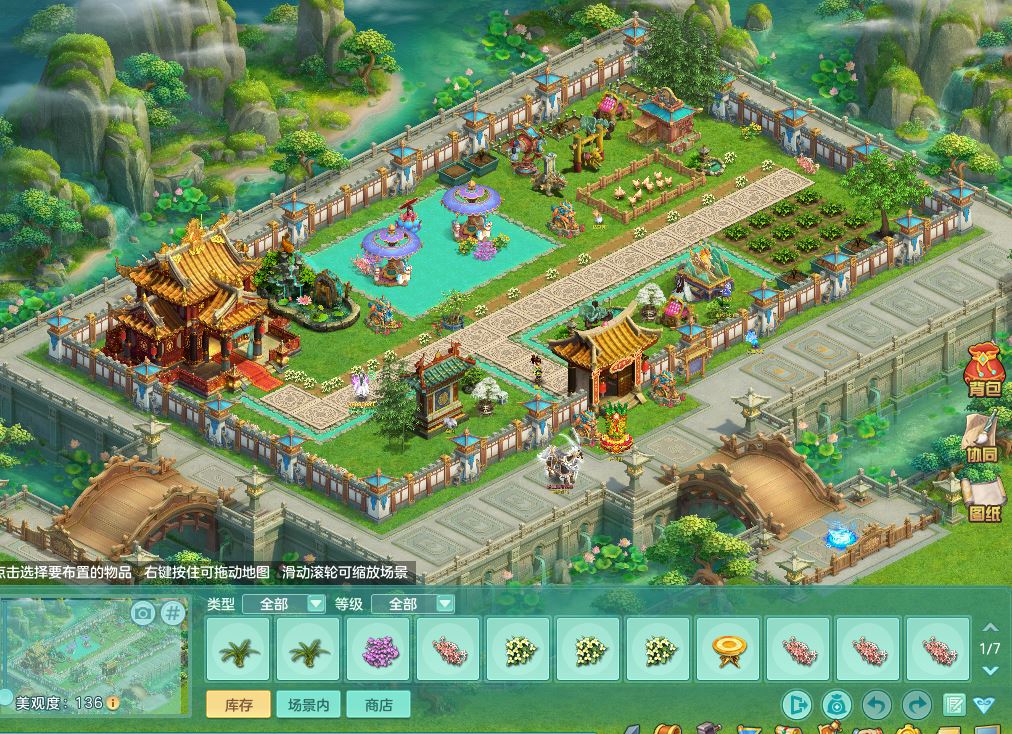Open the 协同 collaboration brush icon
This screenshot has height=734, width=1012.
pyautogui.click(x=983, y=437)
